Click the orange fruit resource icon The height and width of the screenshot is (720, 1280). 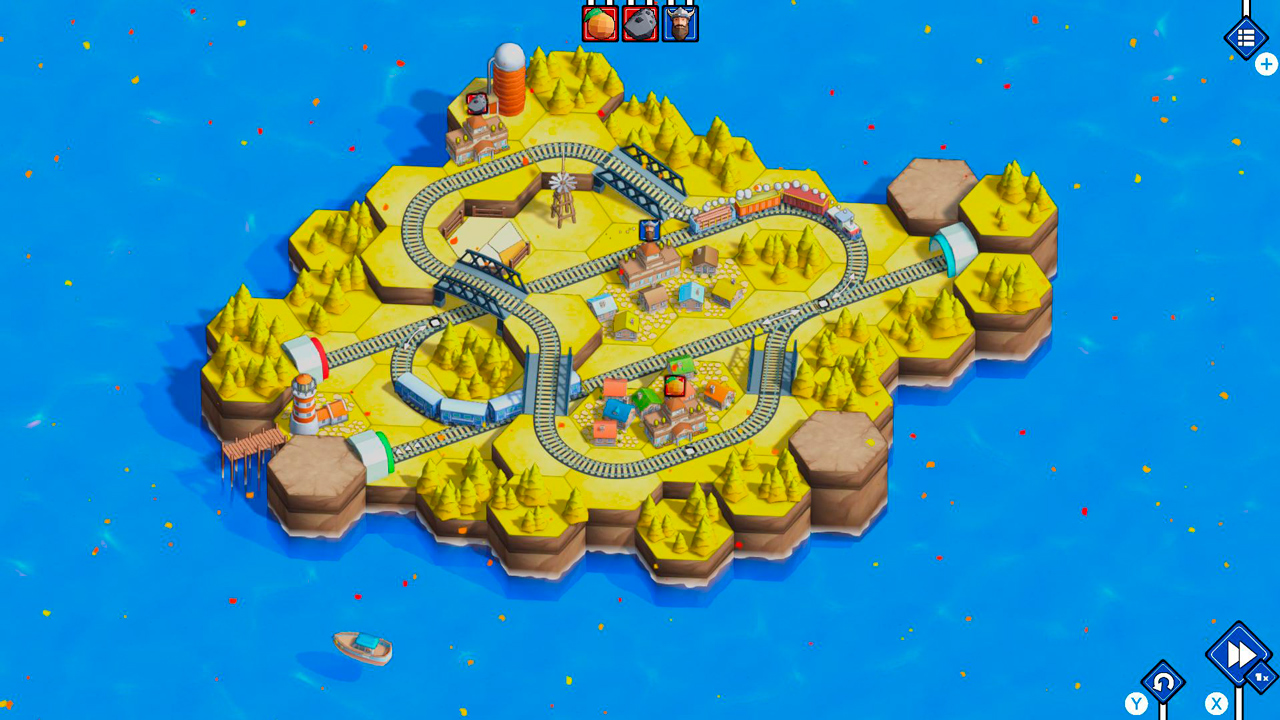click(x=600, y=22)
